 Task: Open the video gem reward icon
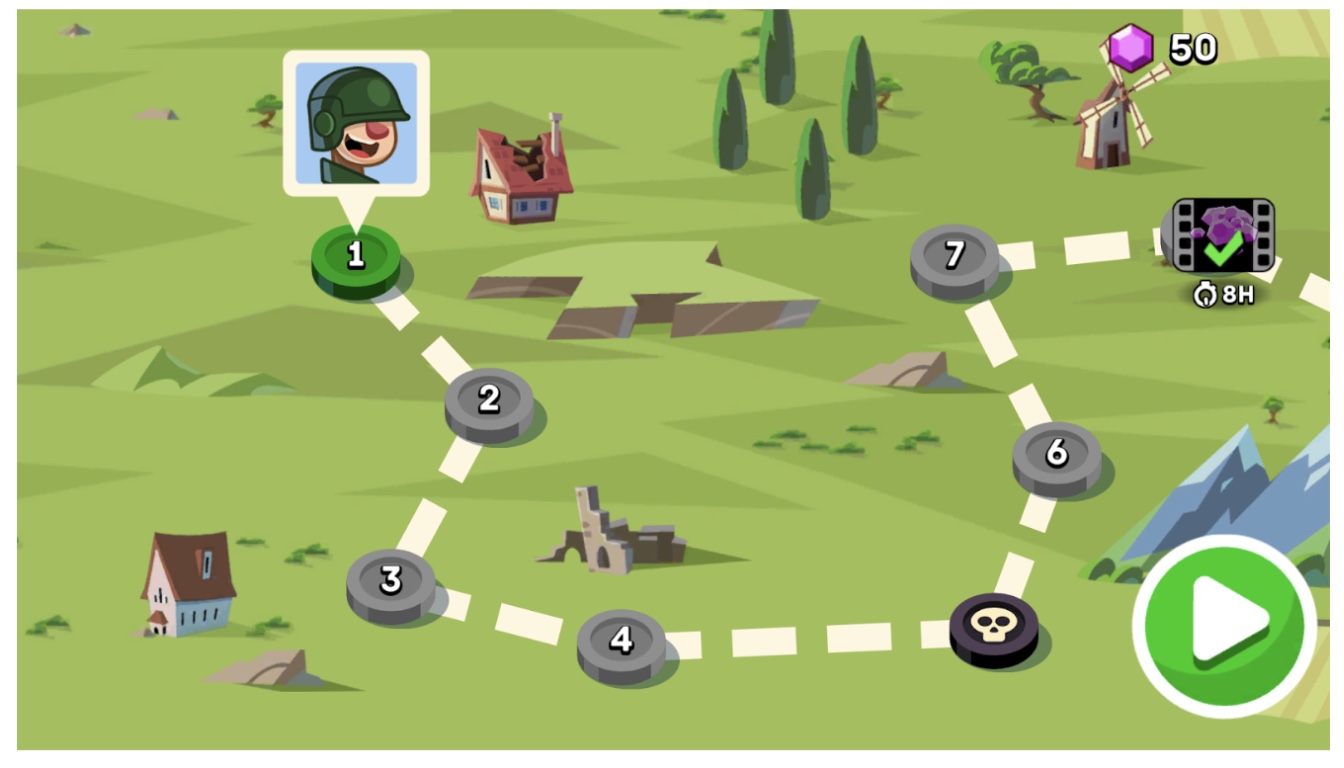coord(1223,236)
